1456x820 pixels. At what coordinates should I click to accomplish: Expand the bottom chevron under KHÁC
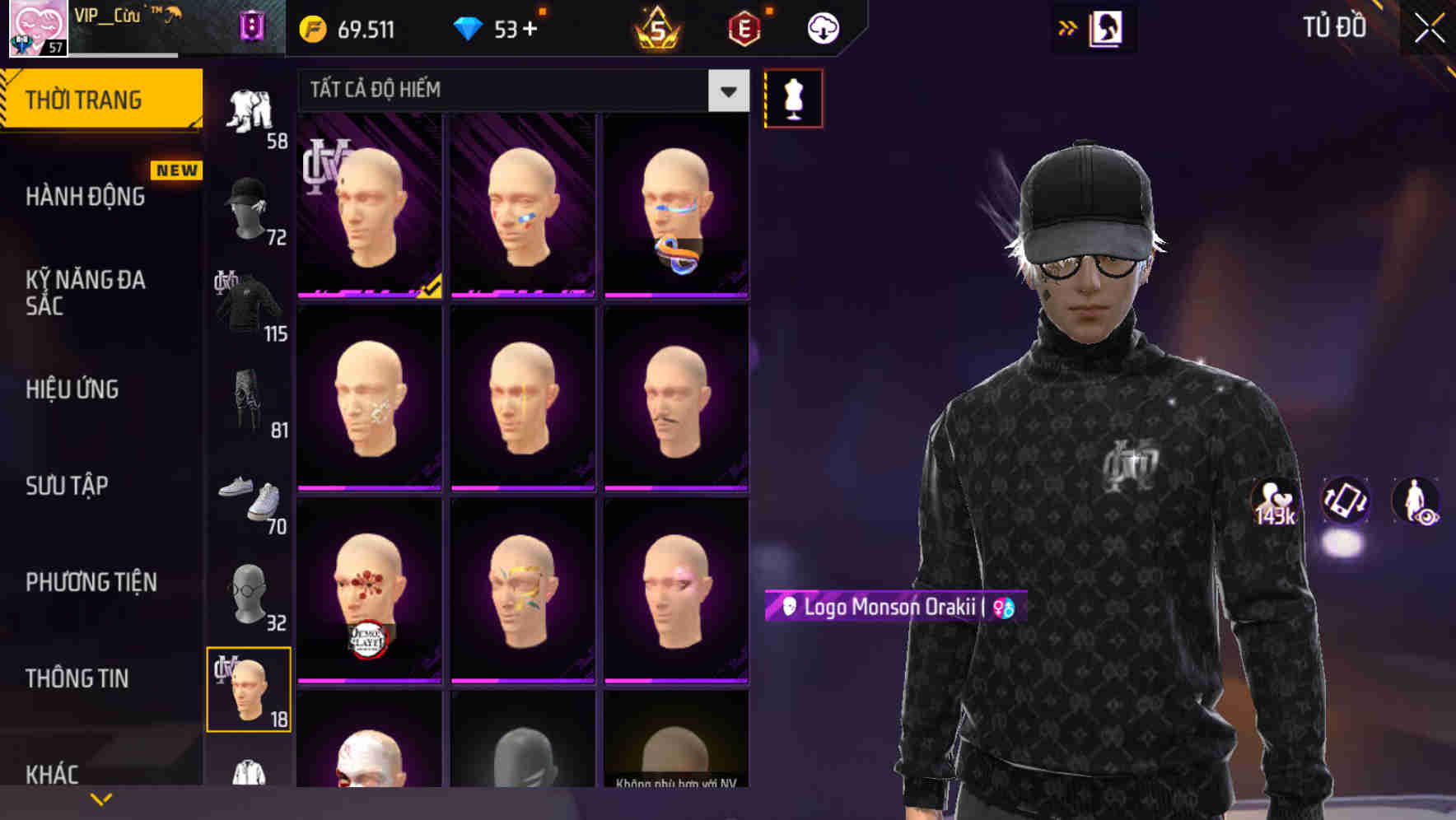(x=101, y=798)
